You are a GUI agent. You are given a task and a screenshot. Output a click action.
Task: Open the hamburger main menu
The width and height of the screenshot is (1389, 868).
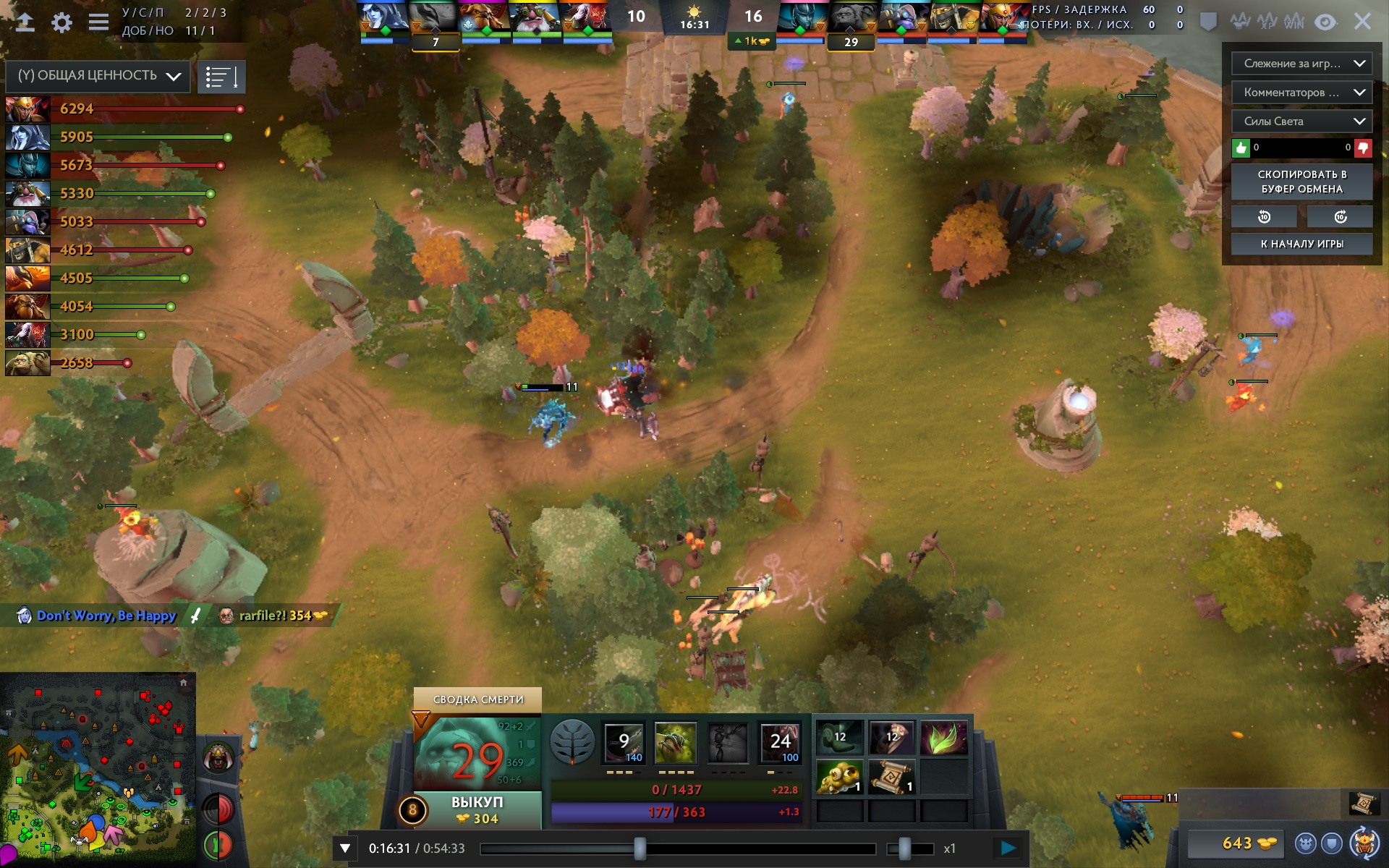(x=98, y=22)
